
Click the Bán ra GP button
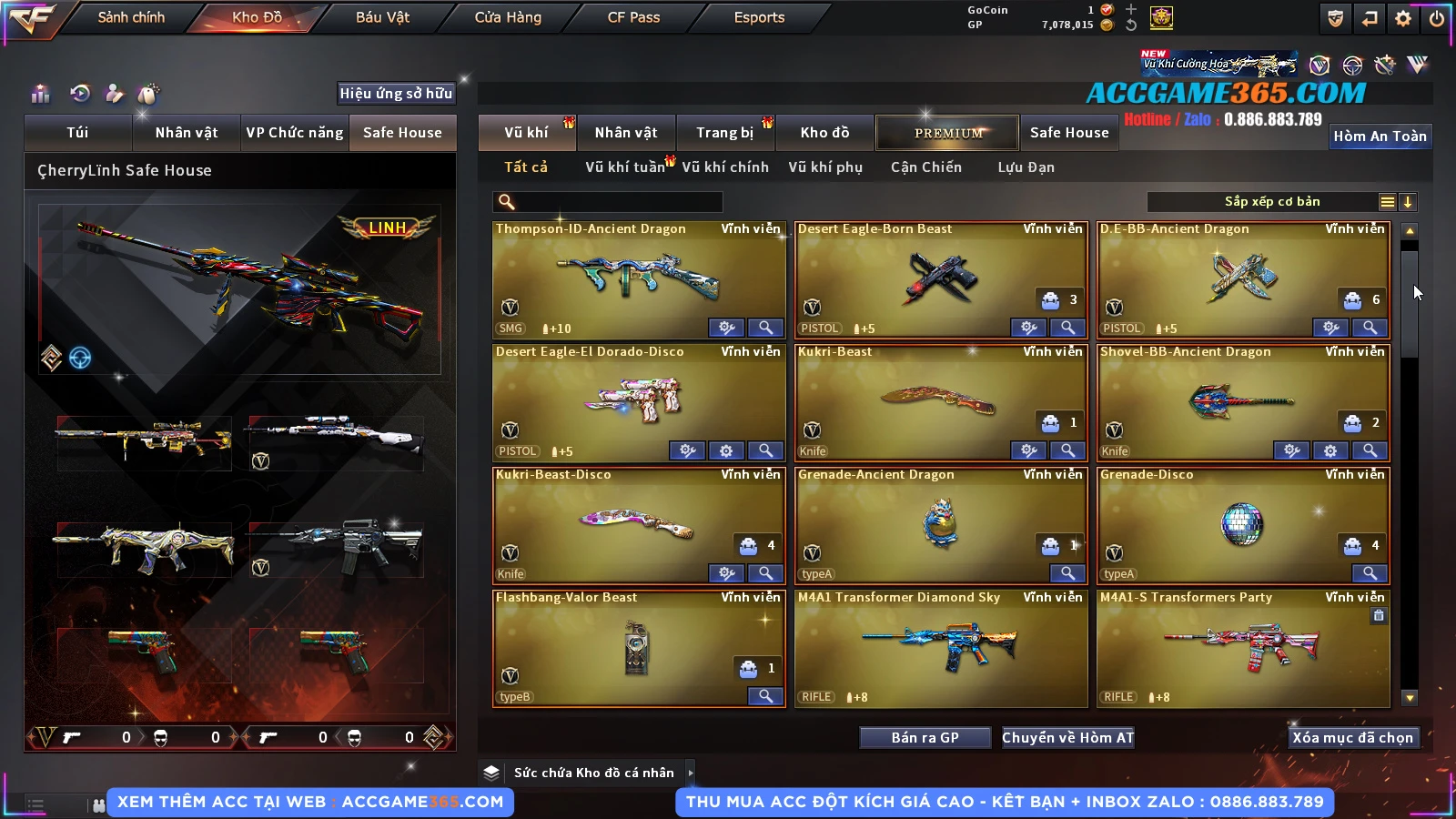[925, 738]
